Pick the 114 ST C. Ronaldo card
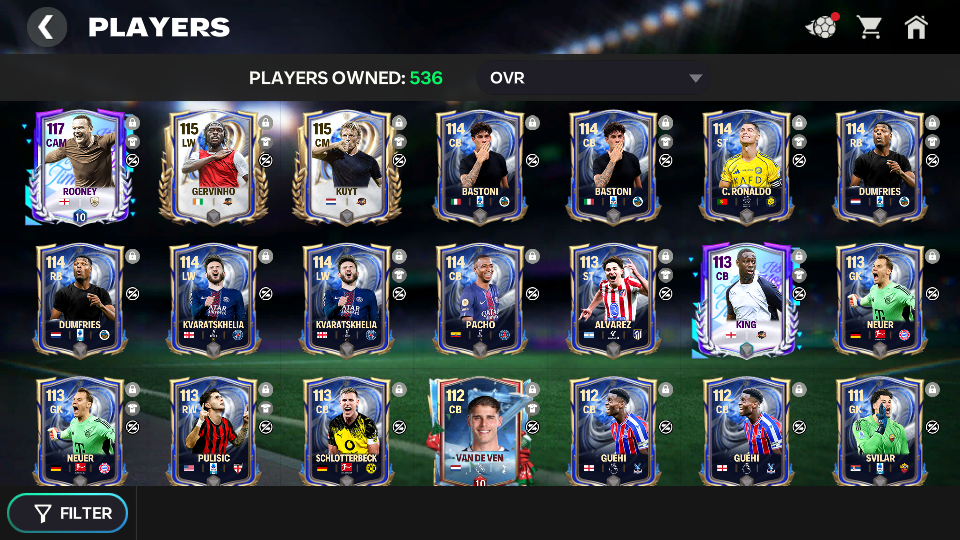Viewport: 960px width, 540px height. [x=746, y=167]
